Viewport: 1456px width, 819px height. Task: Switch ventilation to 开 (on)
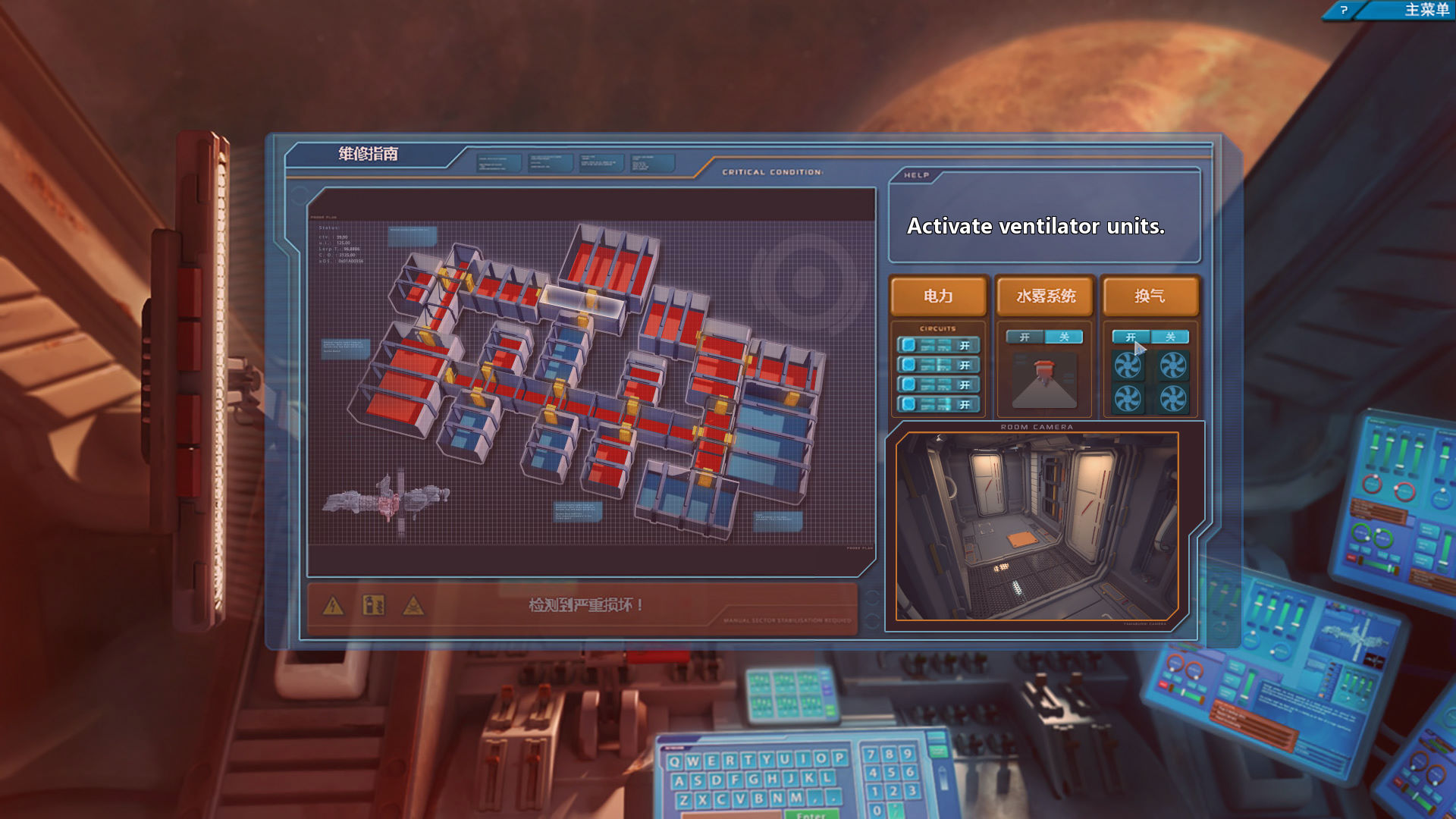click(x=1131, y=337)
